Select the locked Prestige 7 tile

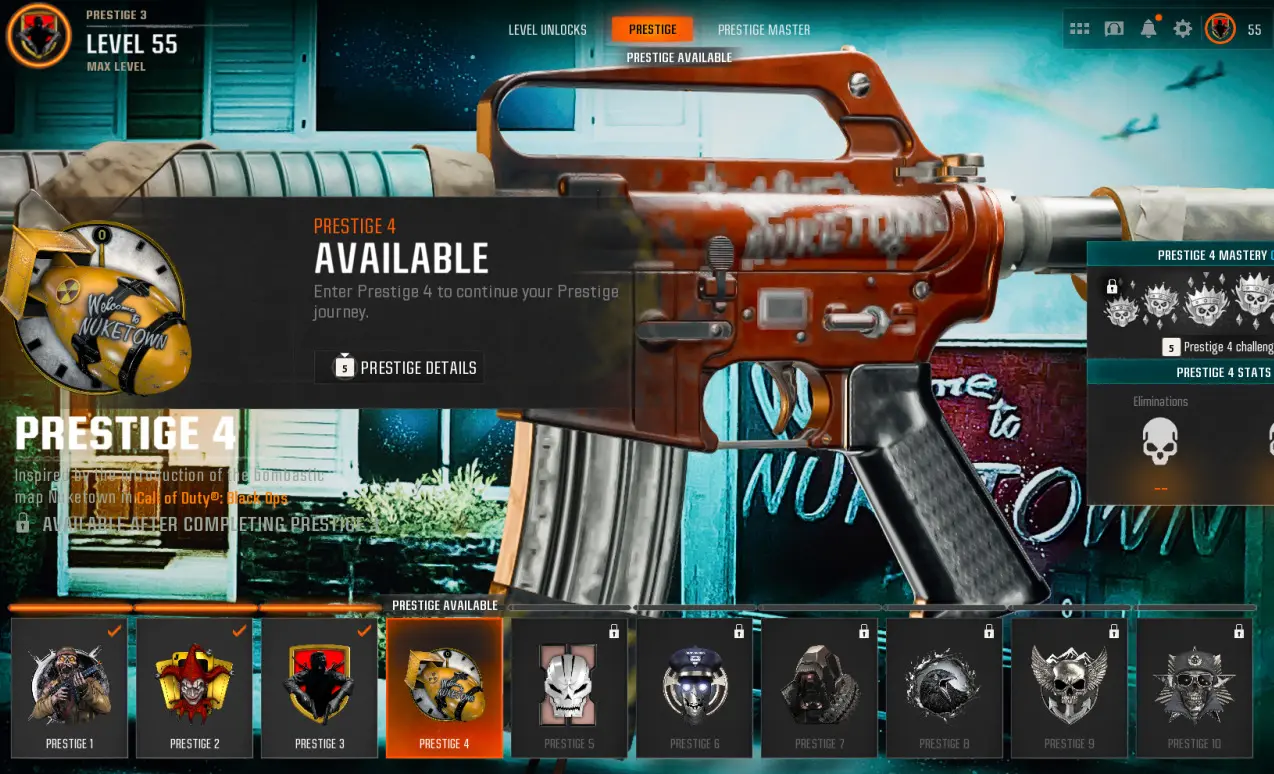point(819,688)
